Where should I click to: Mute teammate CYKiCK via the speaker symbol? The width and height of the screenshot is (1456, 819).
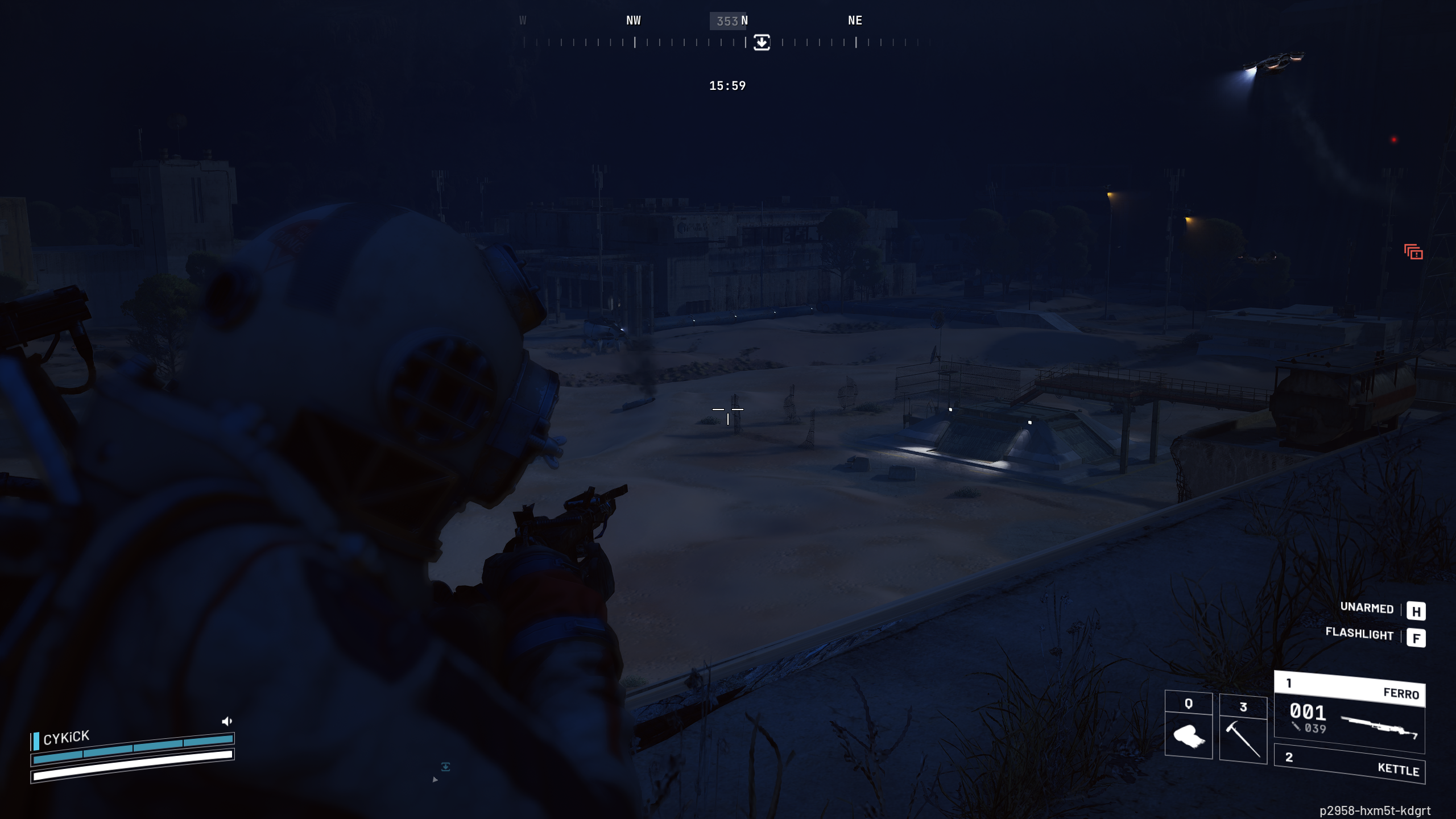tap(227, 721)
